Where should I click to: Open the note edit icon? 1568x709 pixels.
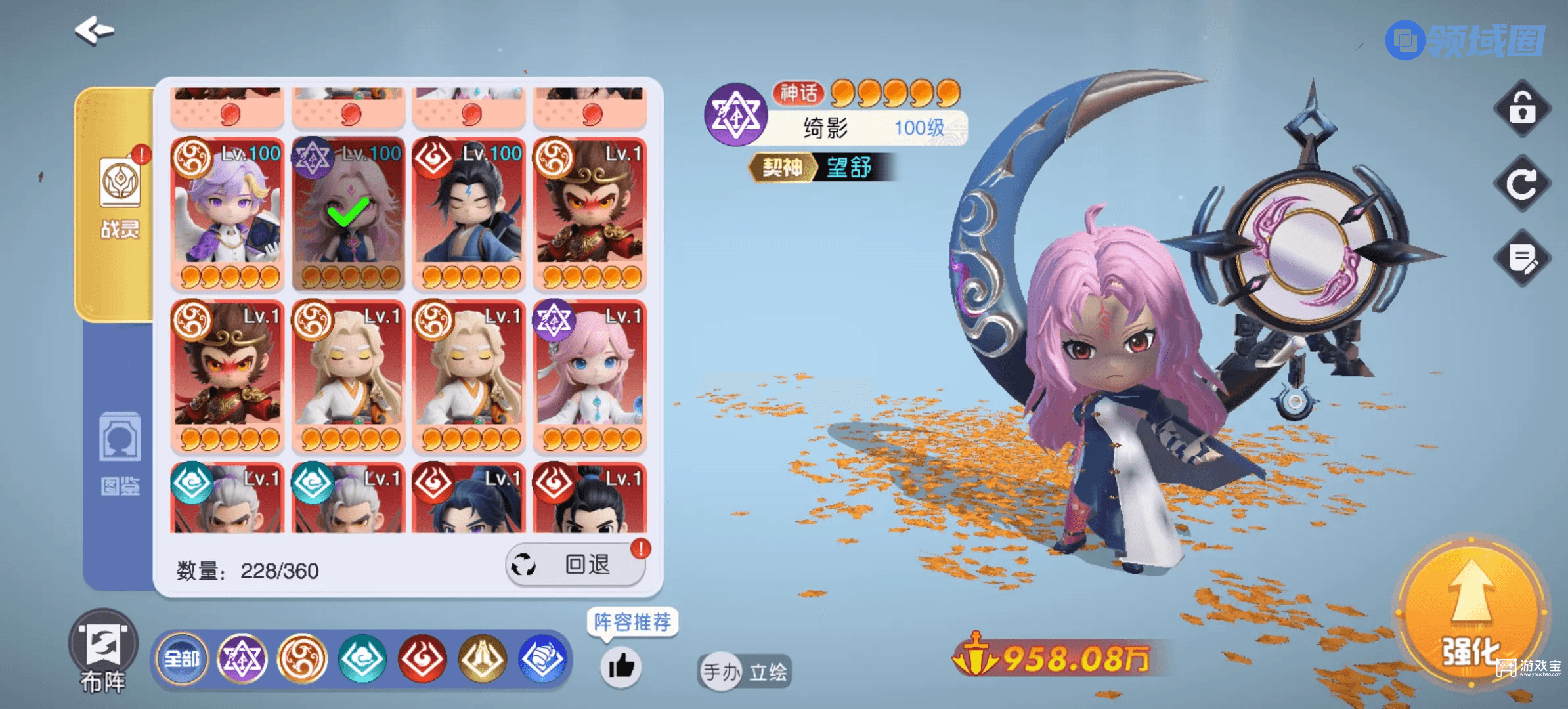(x=1522, y=258)
